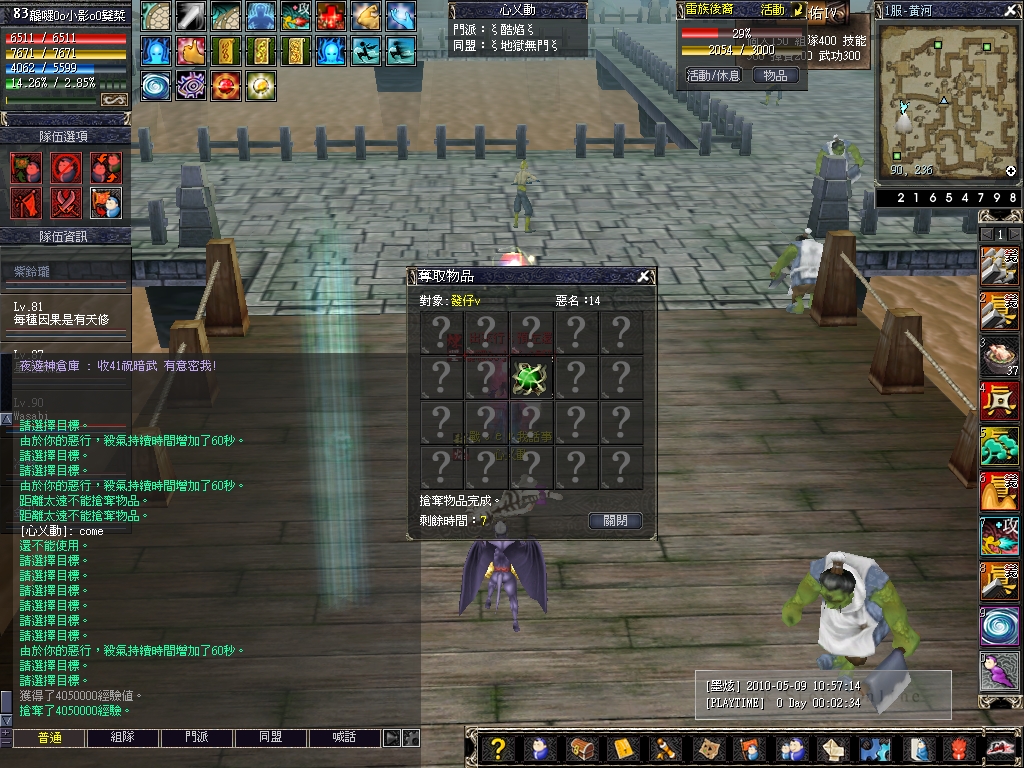Open the treasure chest inventory icon
Screen dimensions: 1024x768
581,749
